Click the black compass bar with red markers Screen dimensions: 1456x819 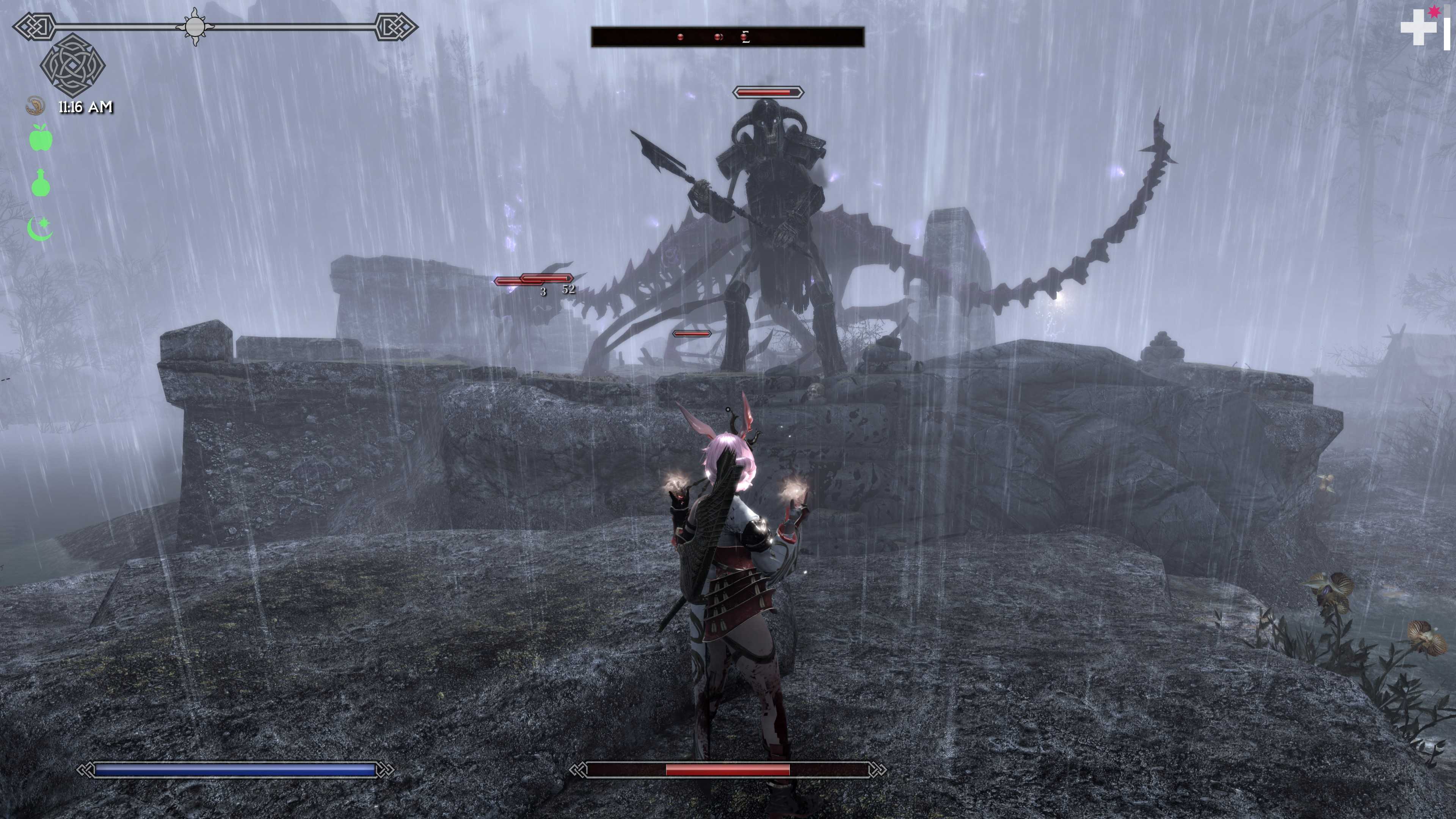(x=728, y=37)
